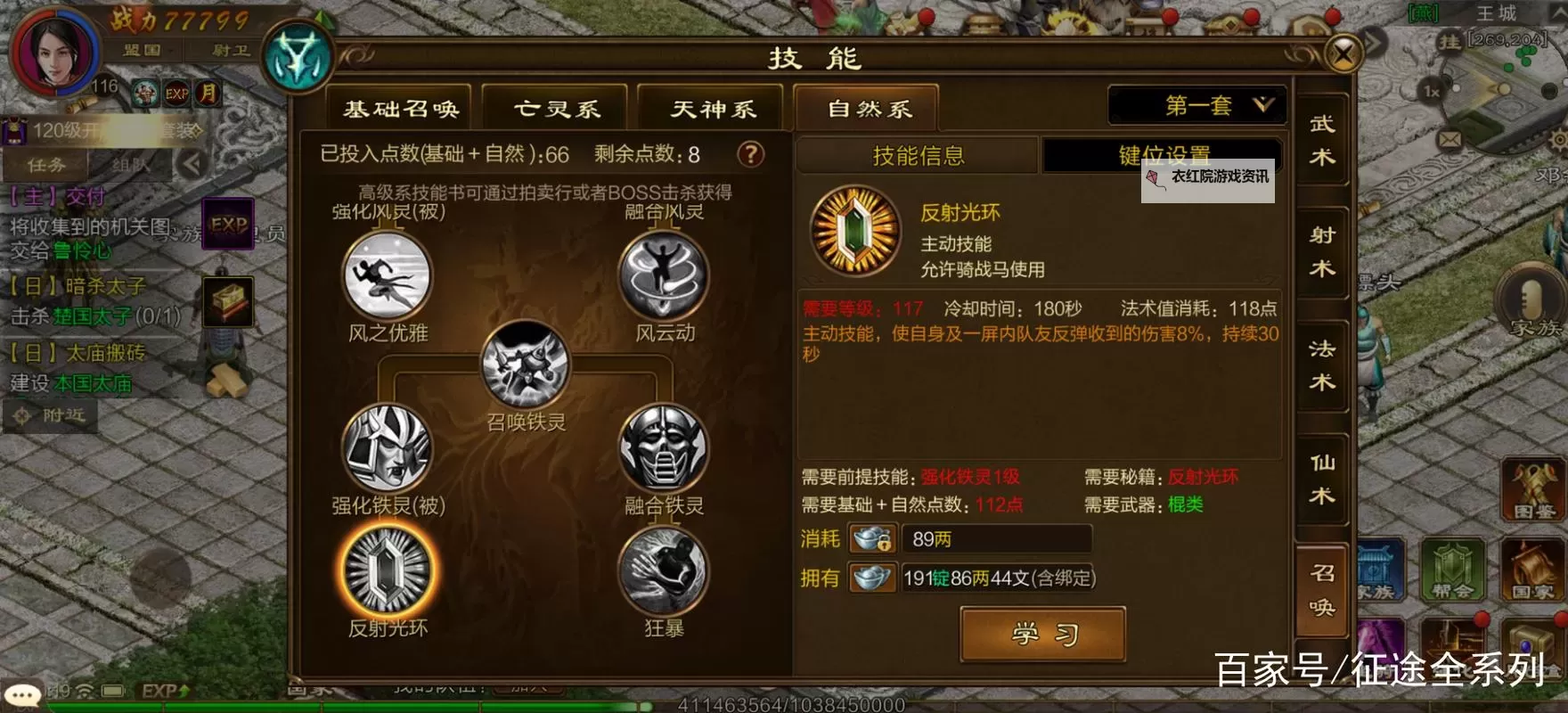Collapse the quest panel with the left arrow
The image size is (1568, 713).
click(x=191, y=163)
